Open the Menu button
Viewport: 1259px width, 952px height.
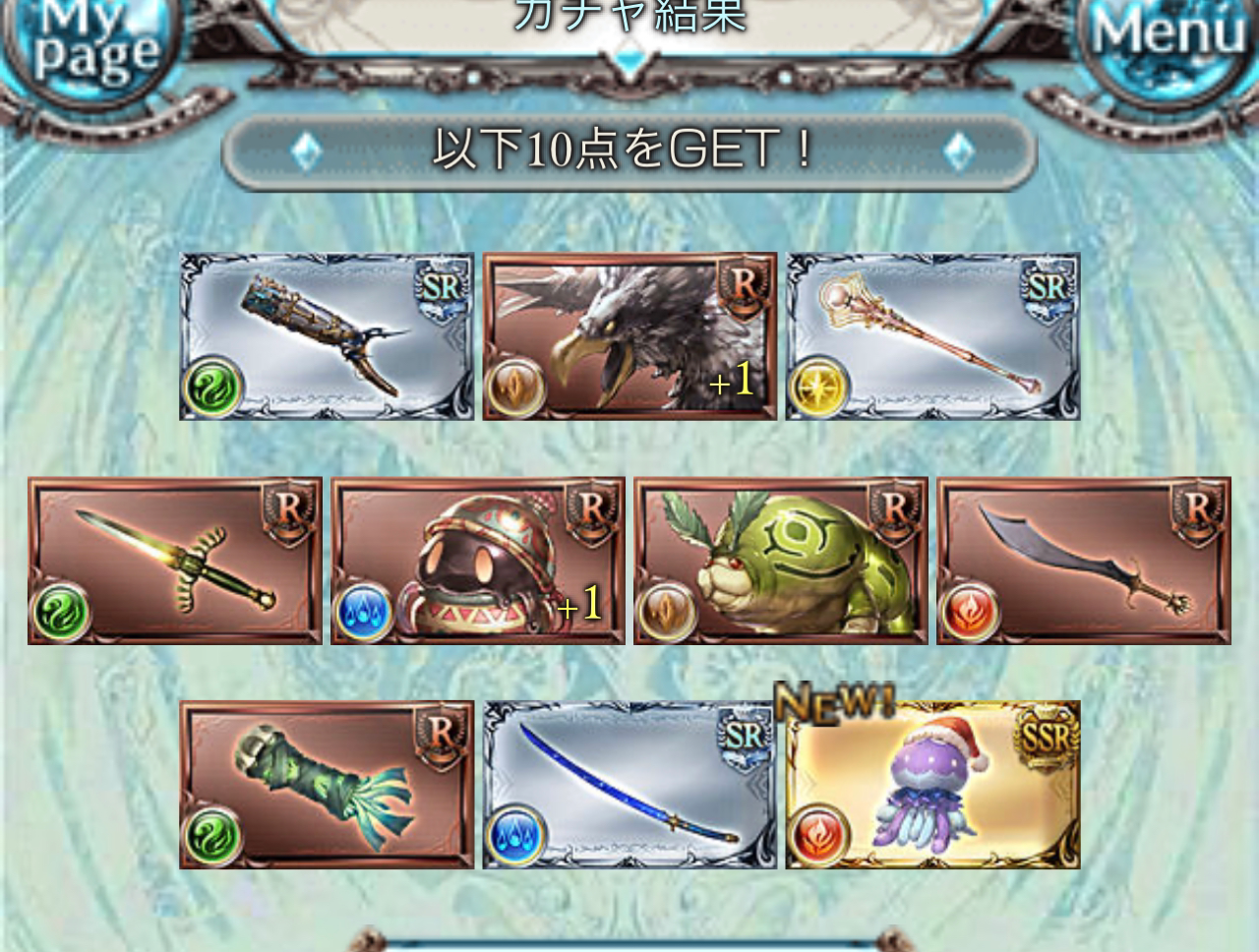click(1169, 39)
